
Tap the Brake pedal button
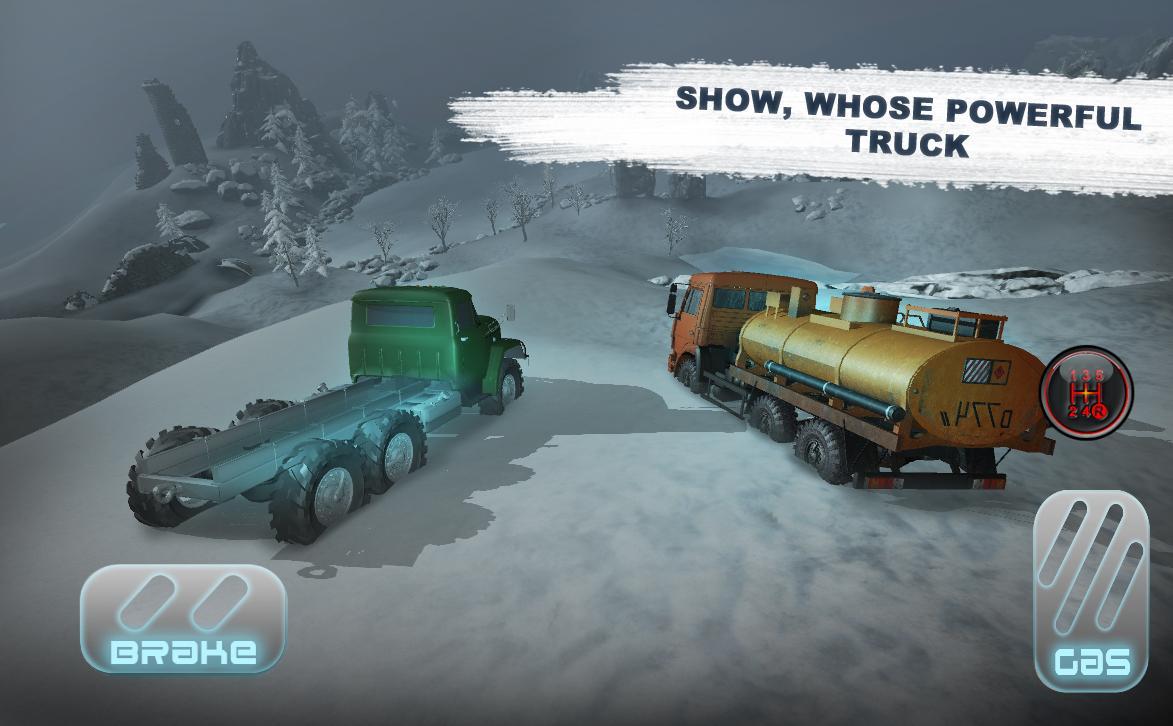click(183, 618)
